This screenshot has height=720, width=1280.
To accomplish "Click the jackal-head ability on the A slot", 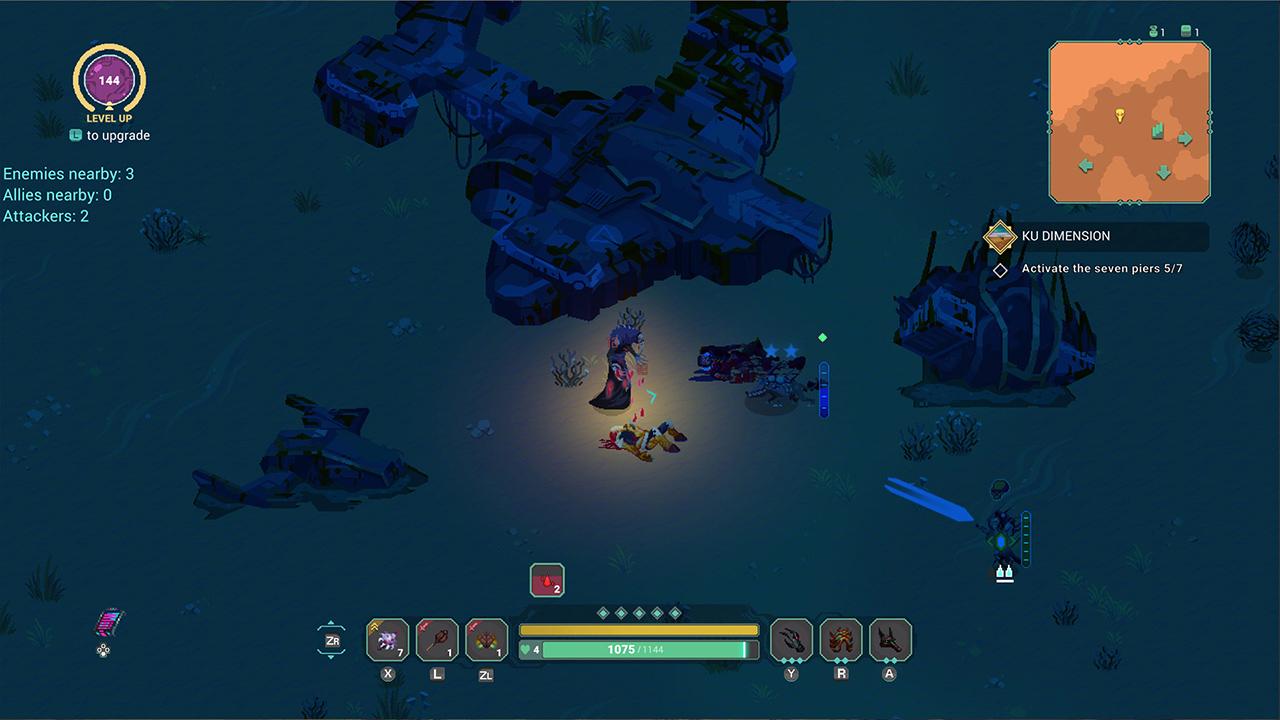I will coord(889,640).
